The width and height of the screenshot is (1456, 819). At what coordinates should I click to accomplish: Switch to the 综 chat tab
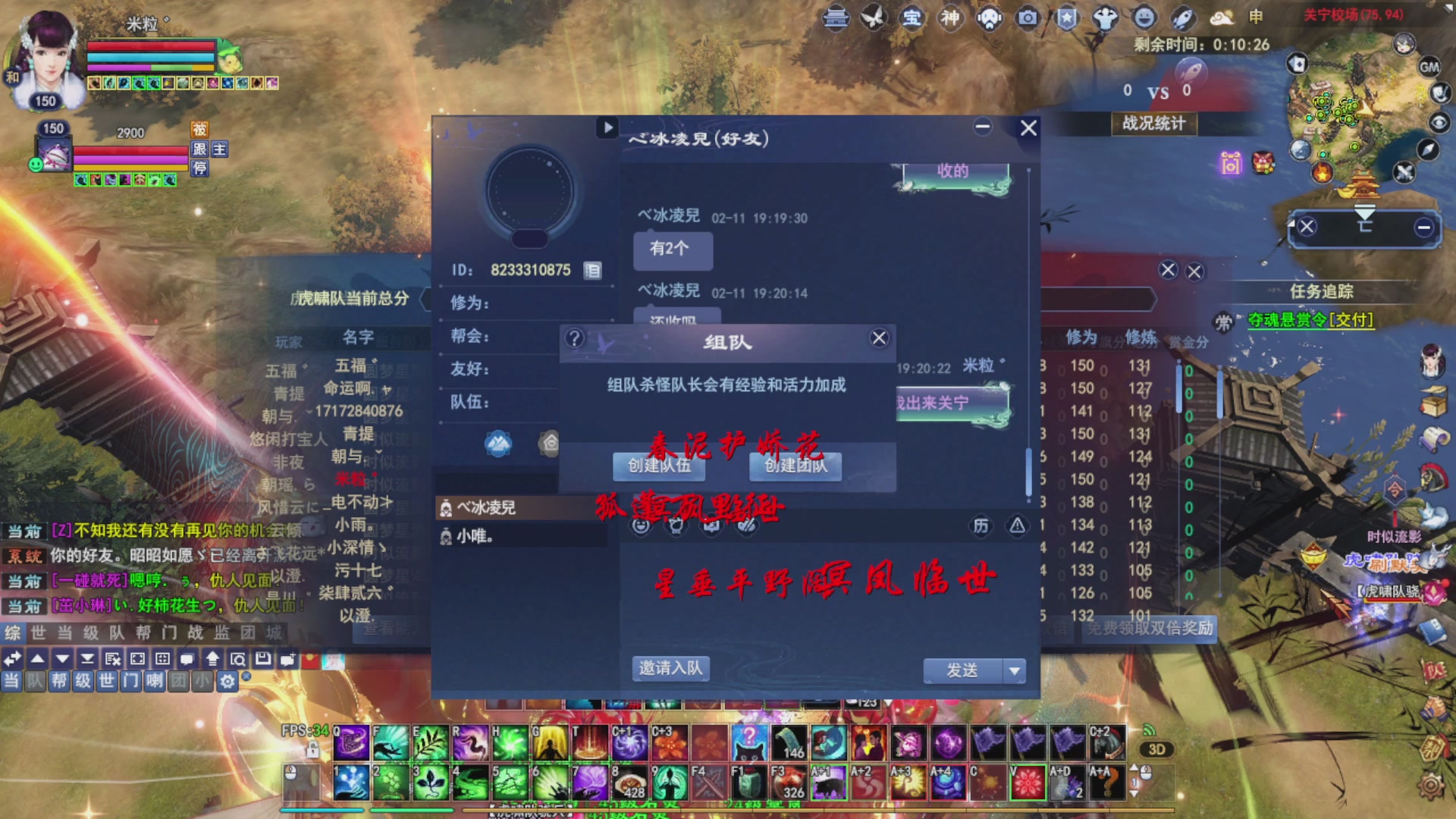(x=11, y=634)
